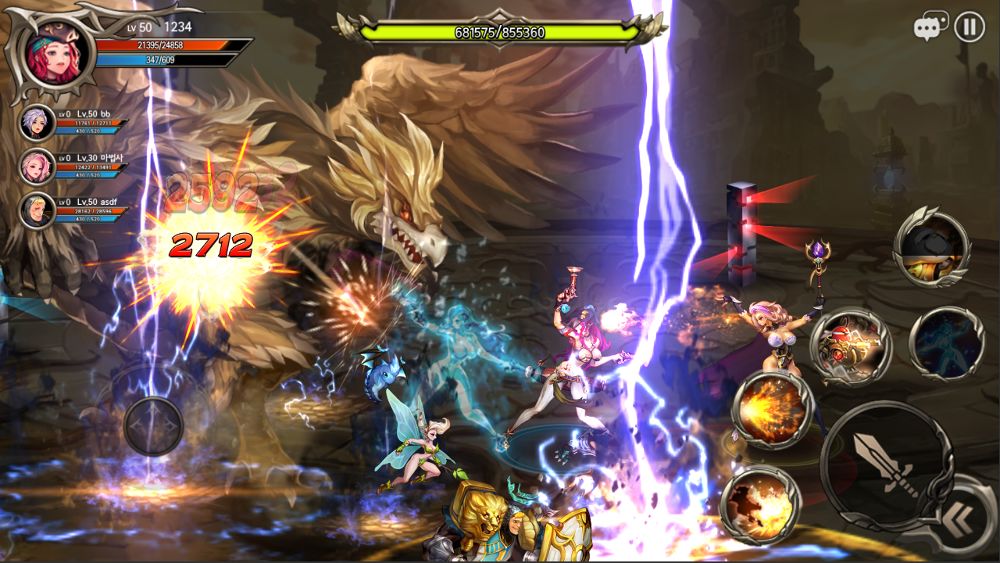Attack with the large sword button
Image resolution: width=1000 pixels, height=563 pixels.
coord(882,466)
